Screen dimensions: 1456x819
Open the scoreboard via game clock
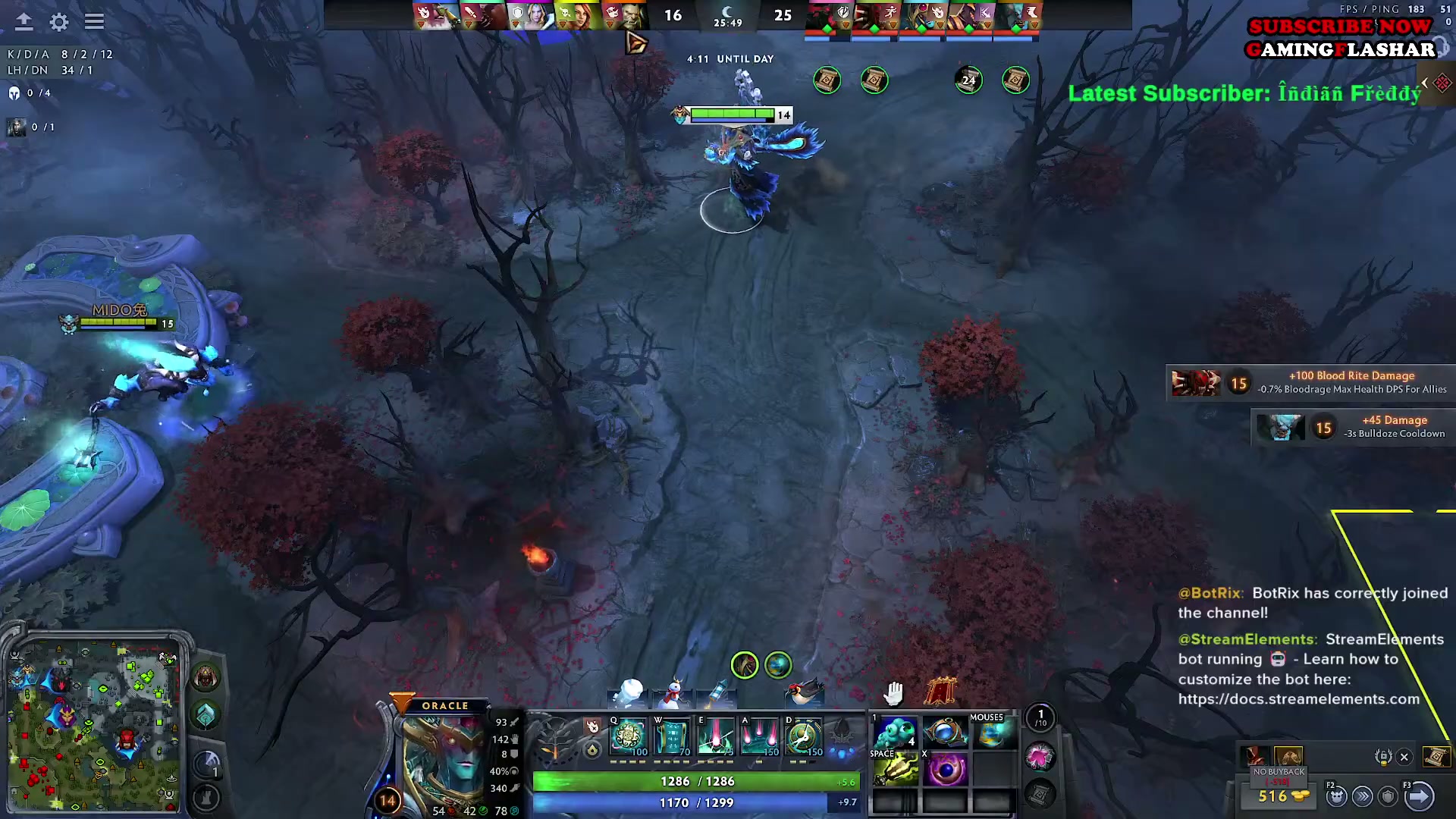727,16
